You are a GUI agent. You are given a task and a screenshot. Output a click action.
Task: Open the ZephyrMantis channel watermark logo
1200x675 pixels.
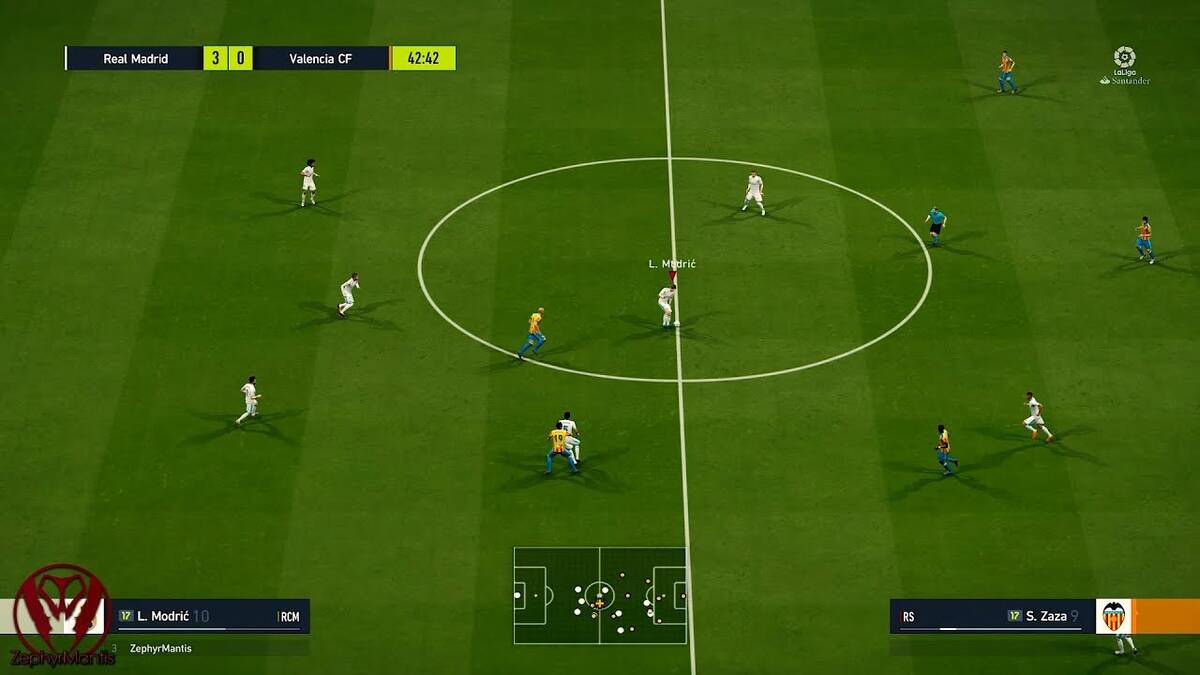(x=60, y=612)
